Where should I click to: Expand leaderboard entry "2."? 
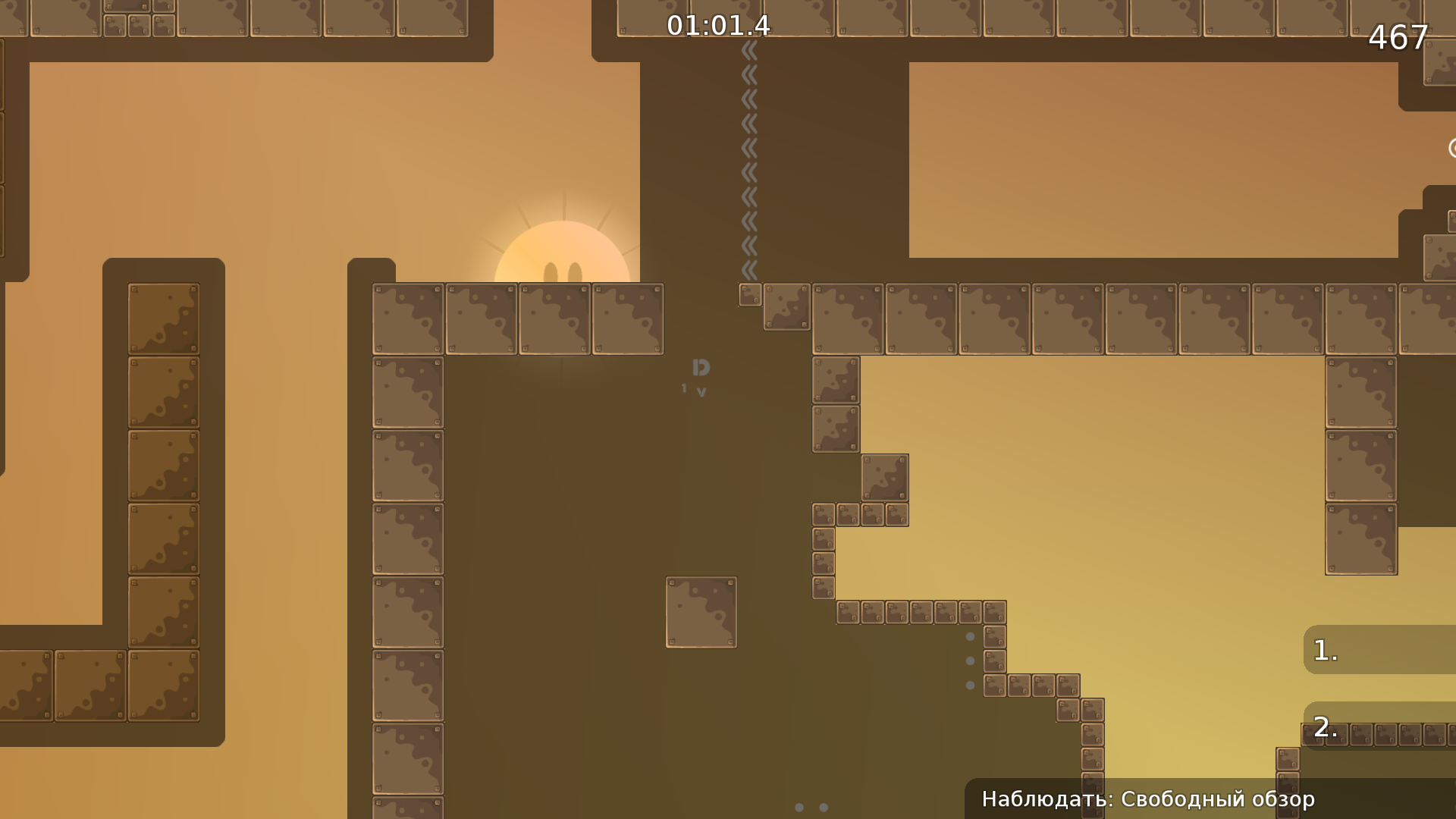tap(1326, 730)
